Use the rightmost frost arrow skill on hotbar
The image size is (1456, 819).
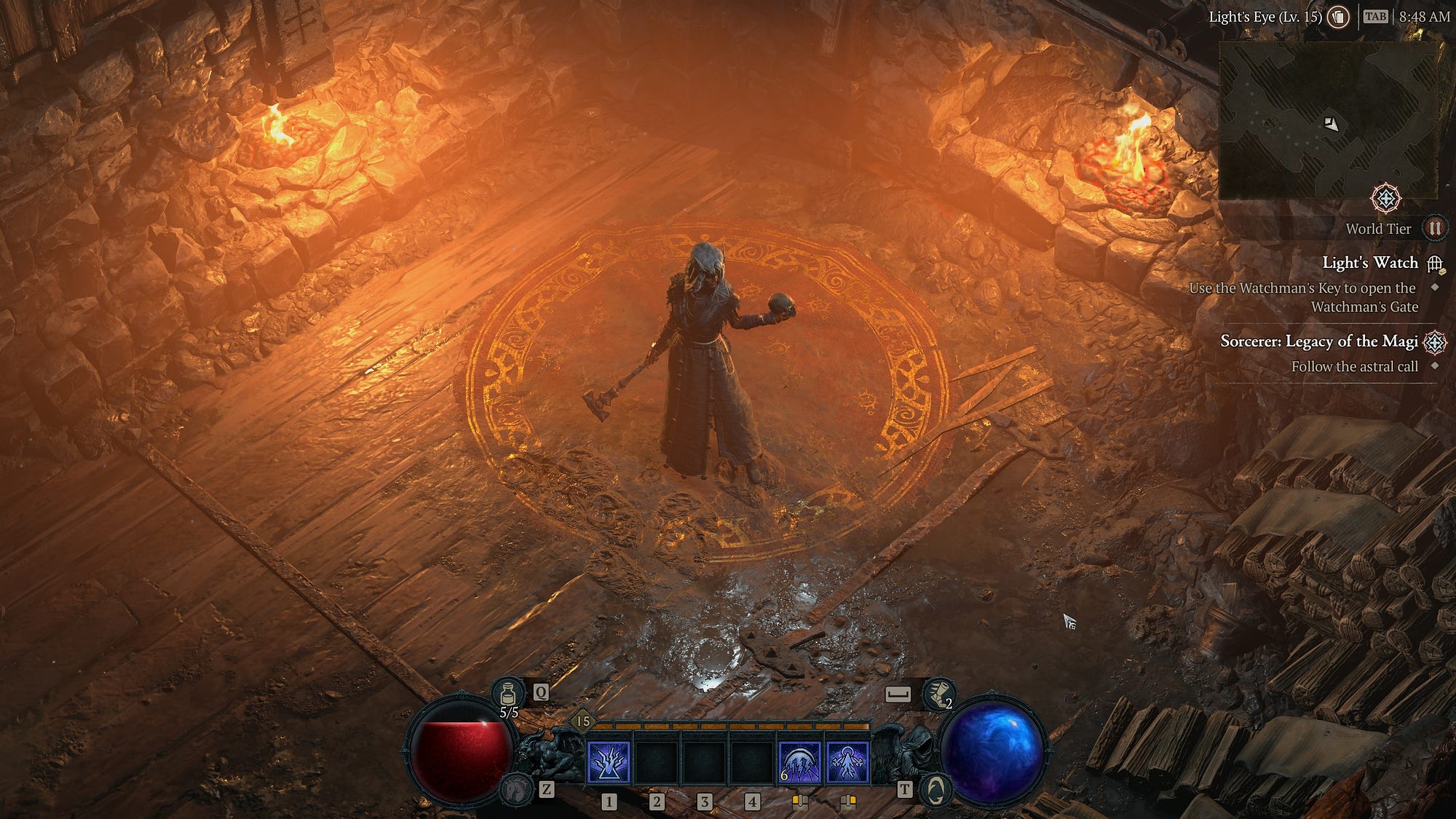click(847, 762)
